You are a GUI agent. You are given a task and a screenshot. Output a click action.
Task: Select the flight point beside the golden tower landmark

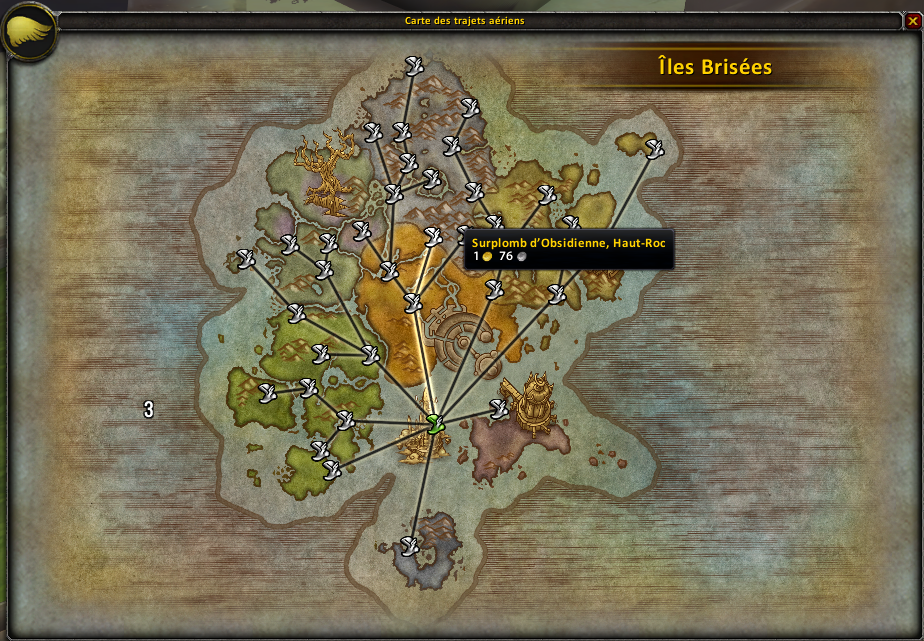click(499, 407)
